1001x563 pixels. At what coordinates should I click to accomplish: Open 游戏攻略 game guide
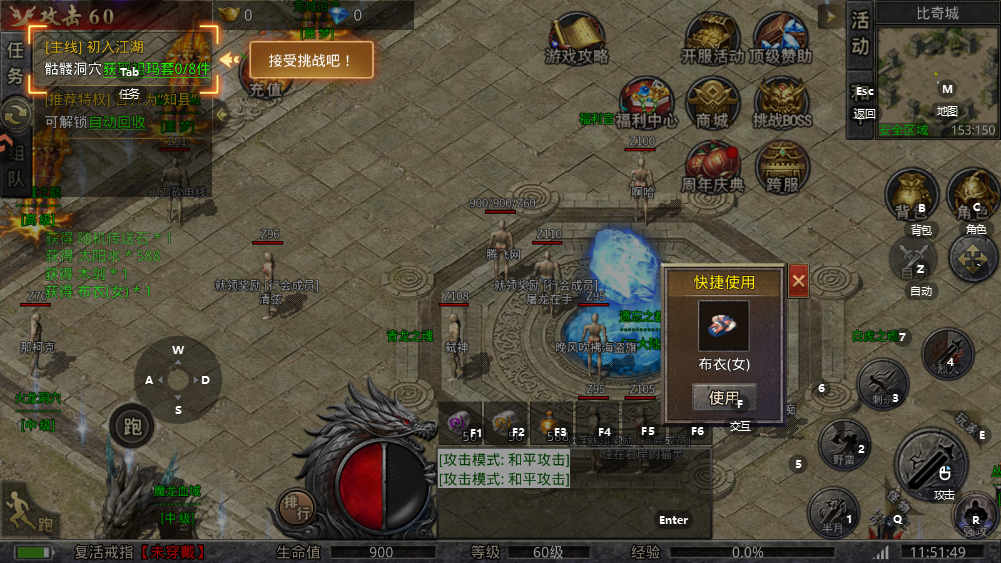click(577, 40)
